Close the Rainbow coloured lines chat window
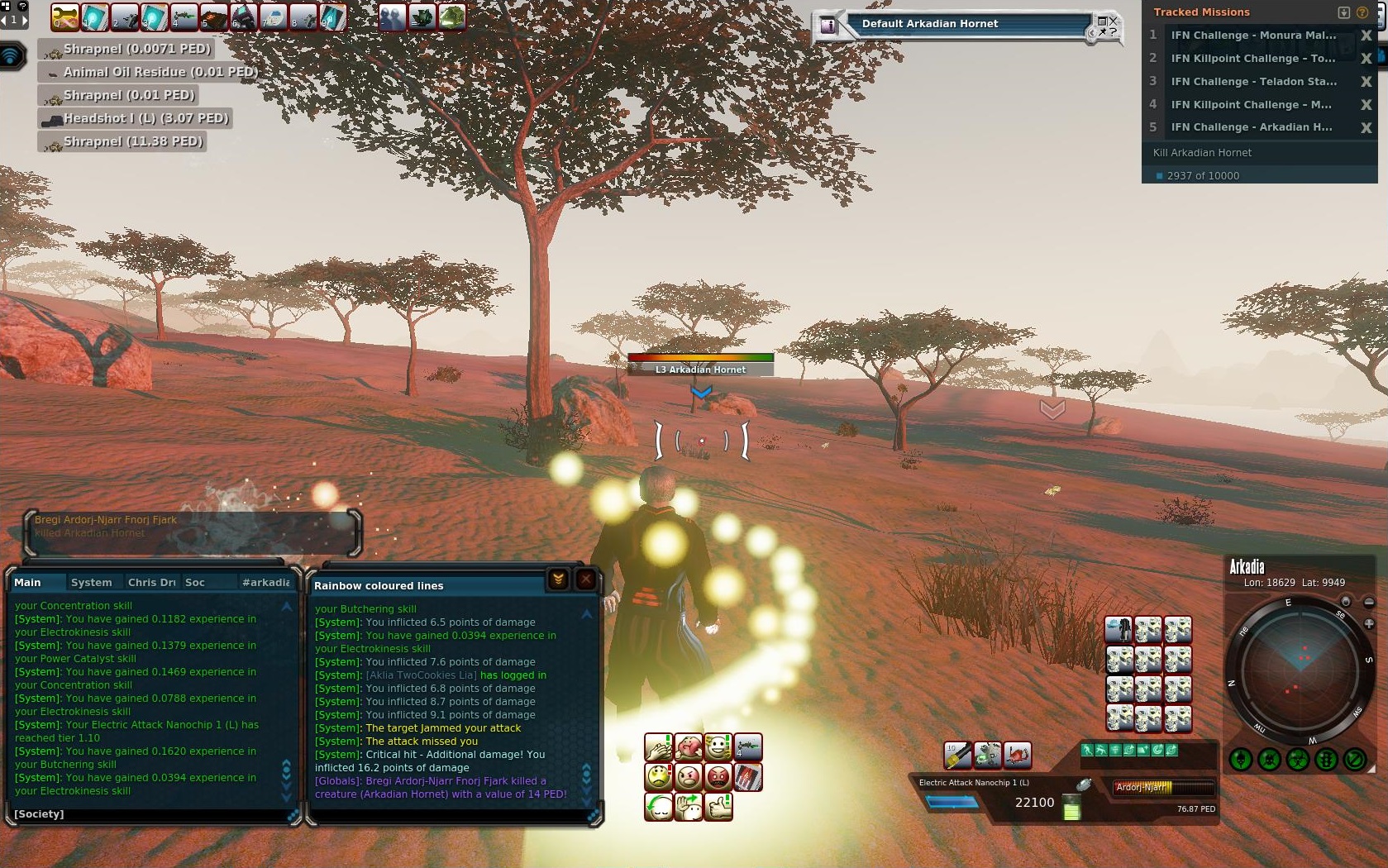 click(x=586, y=579)
